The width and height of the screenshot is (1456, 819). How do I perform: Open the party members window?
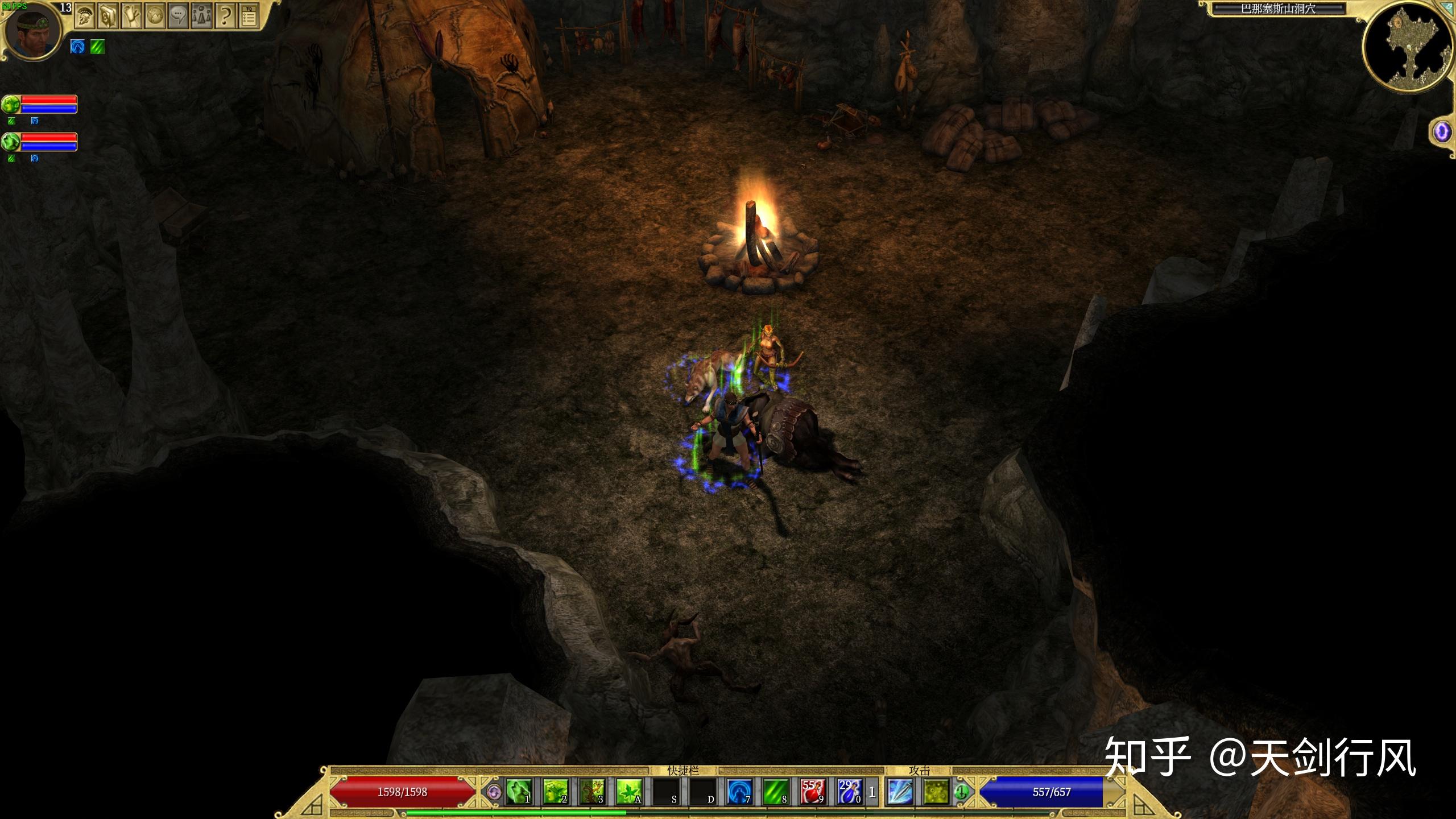point(201,16)
